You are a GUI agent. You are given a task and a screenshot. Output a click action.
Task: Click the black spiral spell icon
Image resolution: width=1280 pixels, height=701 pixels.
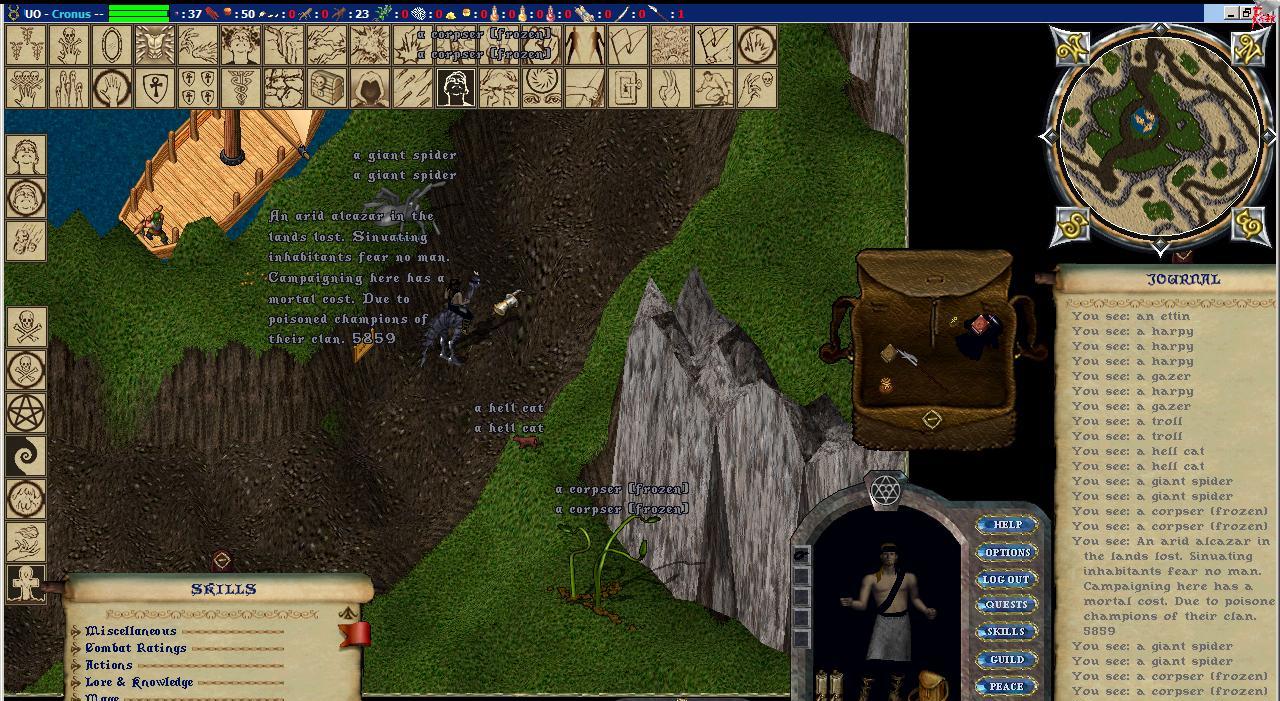tap(26, 456)
